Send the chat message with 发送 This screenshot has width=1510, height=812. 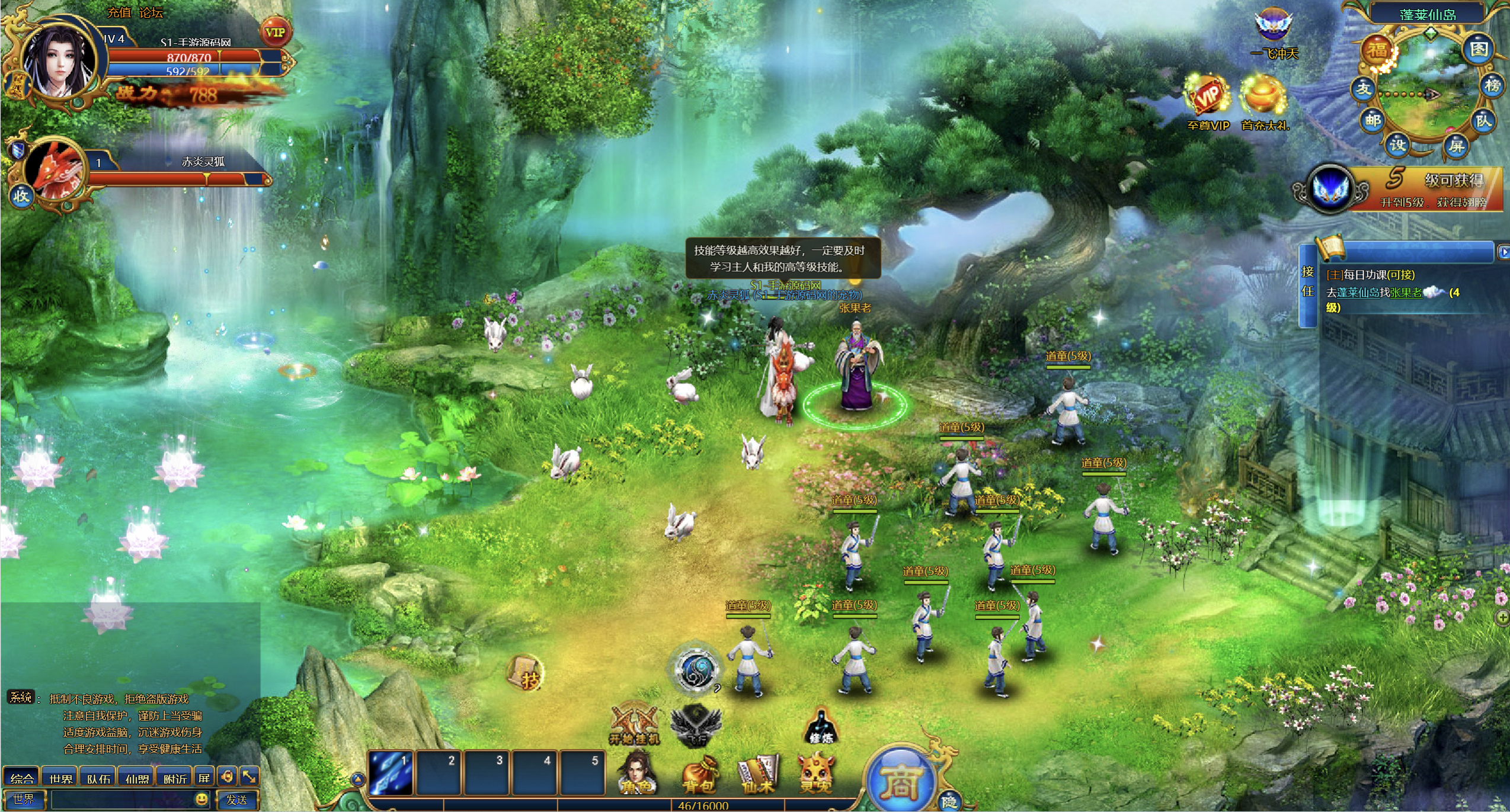tap(236, 800)
